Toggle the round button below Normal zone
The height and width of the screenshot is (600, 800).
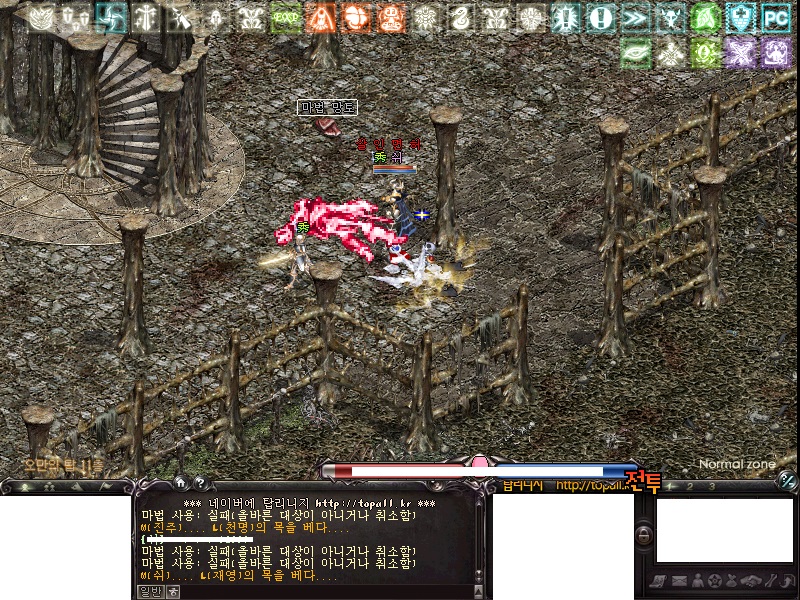click(x=786, y=483)
